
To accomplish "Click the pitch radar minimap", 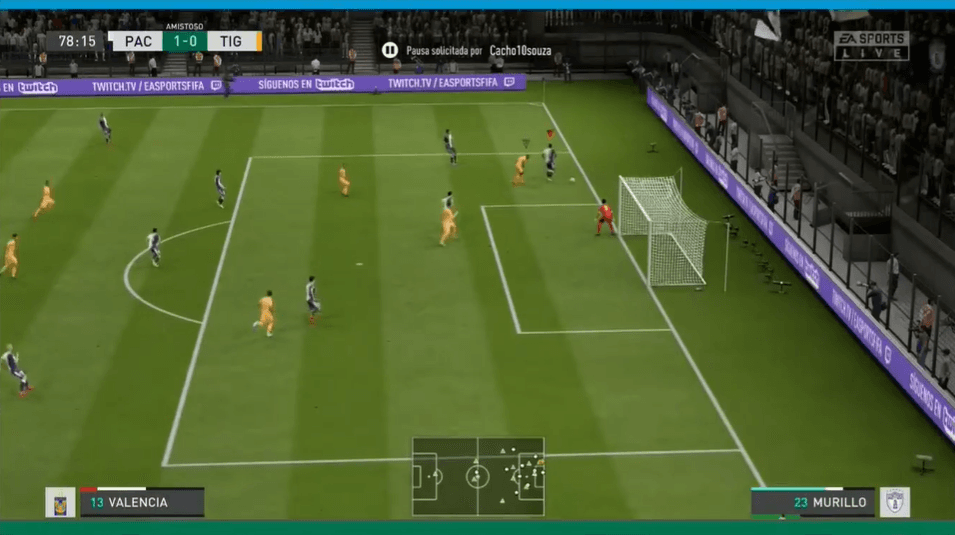I will point(478,476).
